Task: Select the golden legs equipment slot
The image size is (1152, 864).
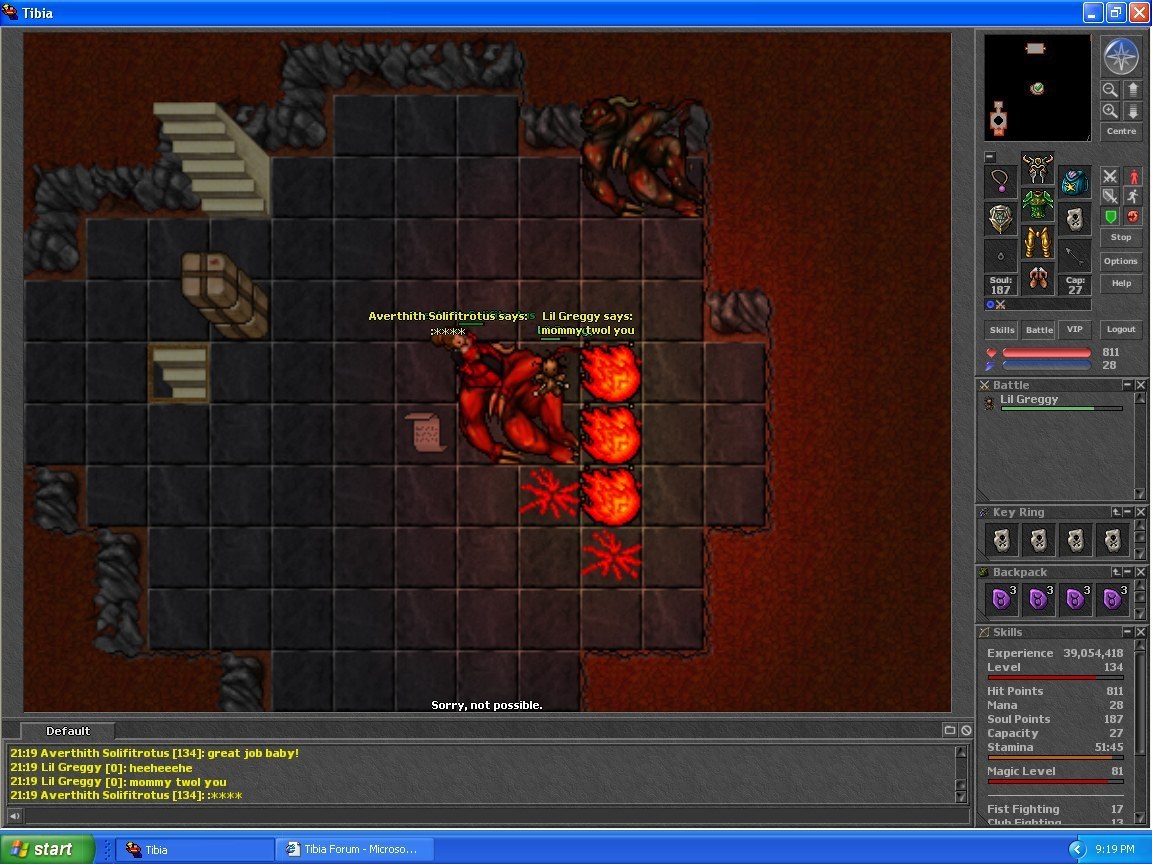Action: (x=1037, y=242)
